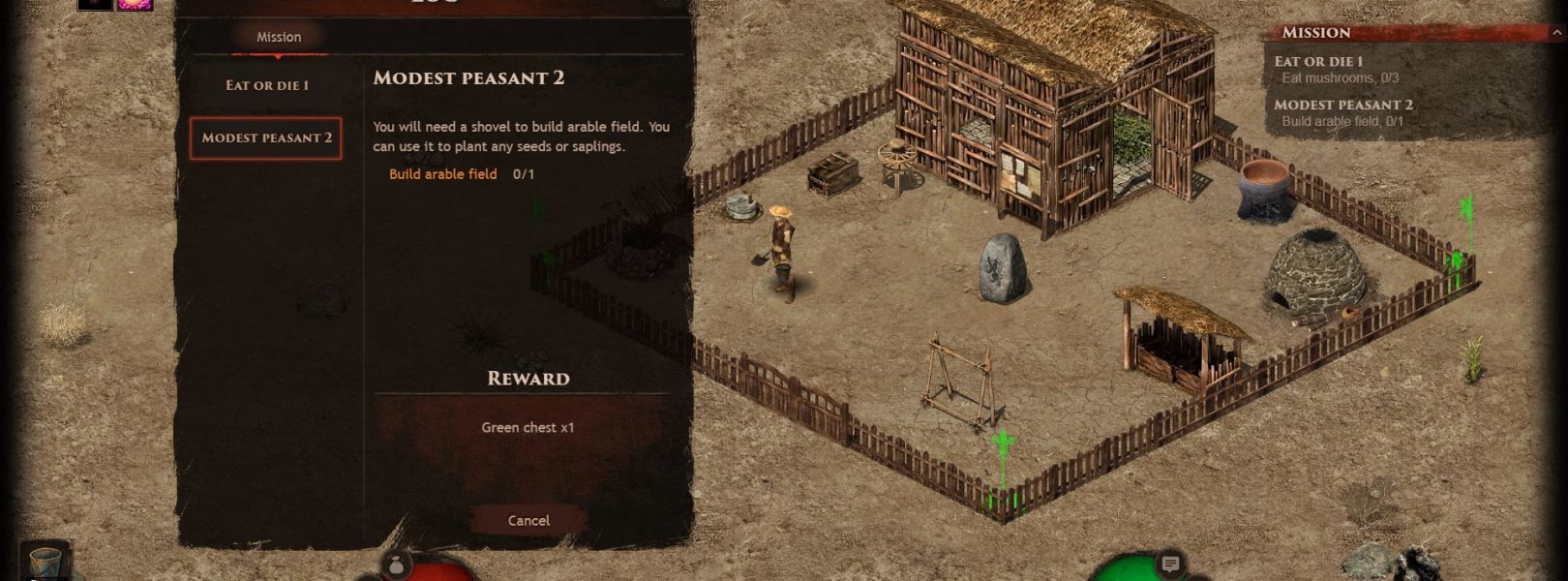
Task: Select the Eat or Die 1 mission
Action: 267,85
